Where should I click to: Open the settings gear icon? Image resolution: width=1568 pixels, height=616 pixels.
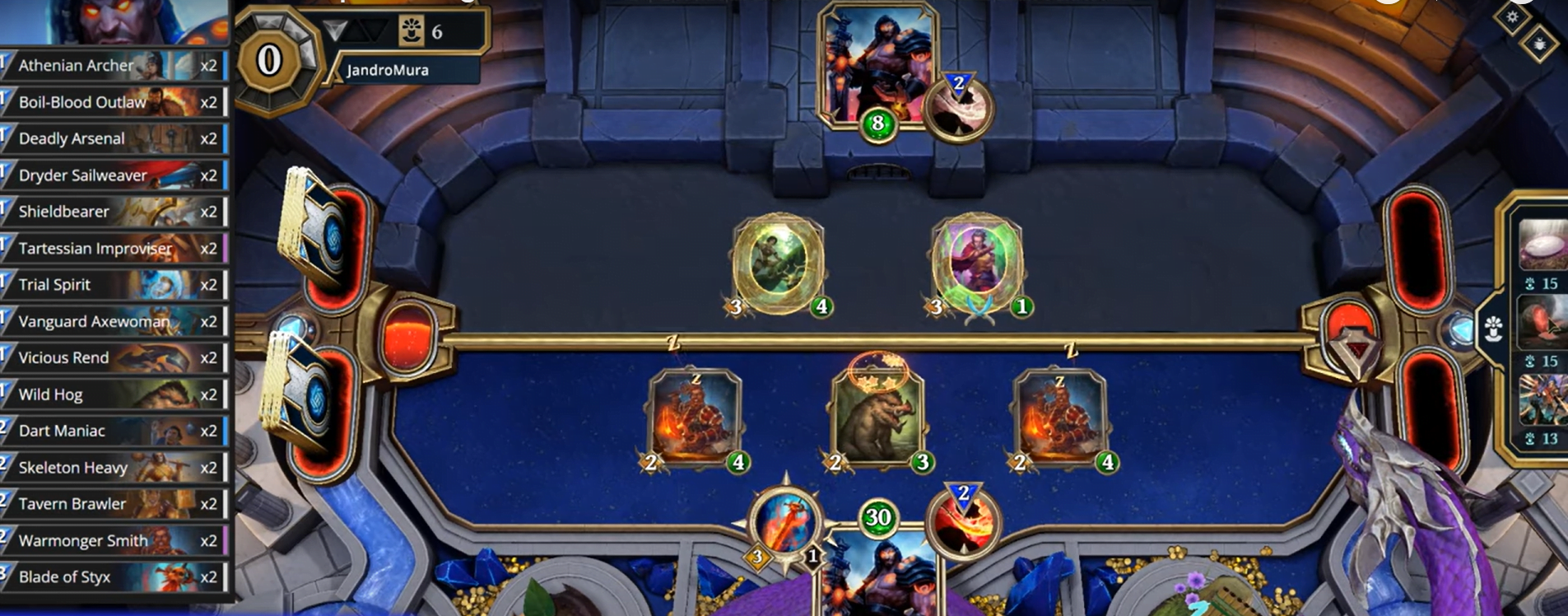click(x=1513, y=17)
